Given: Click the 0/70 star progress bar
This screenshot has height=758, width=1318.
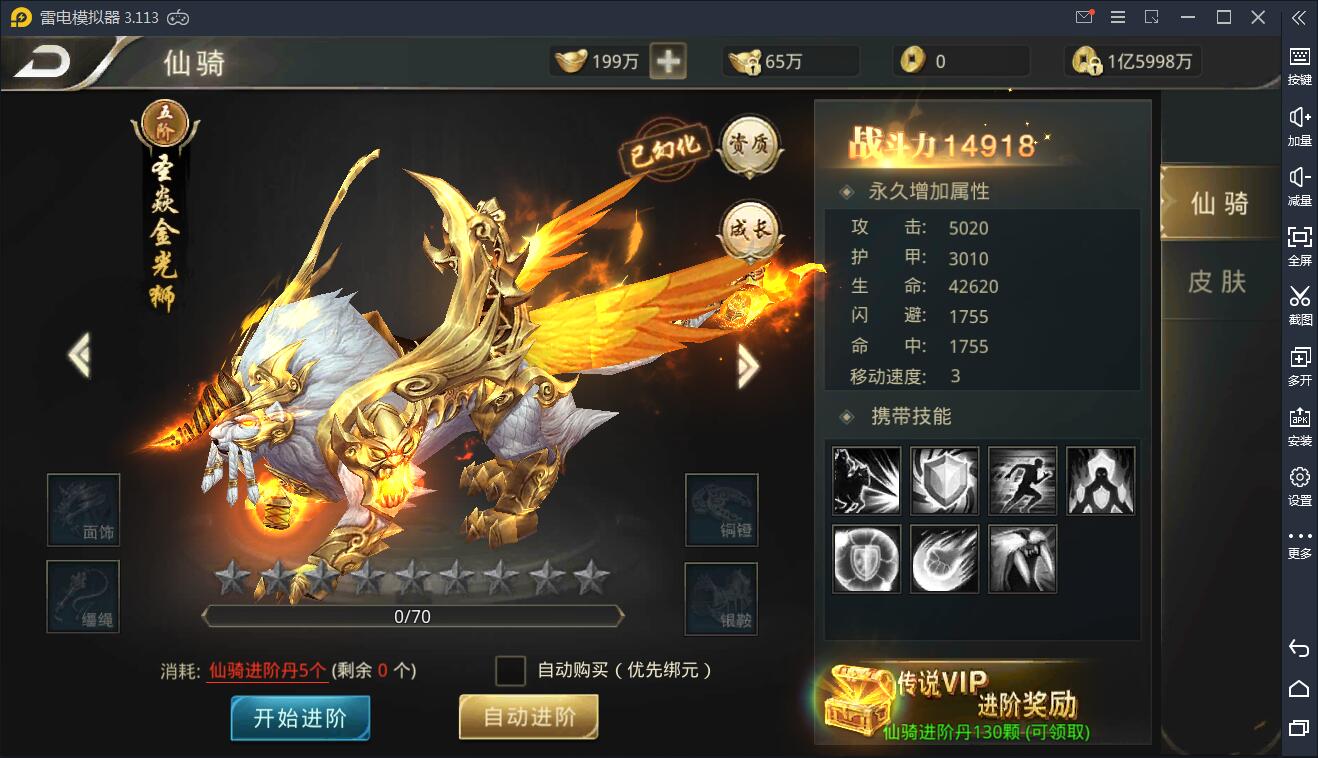Looking at the screenshot, I should 412,617.
